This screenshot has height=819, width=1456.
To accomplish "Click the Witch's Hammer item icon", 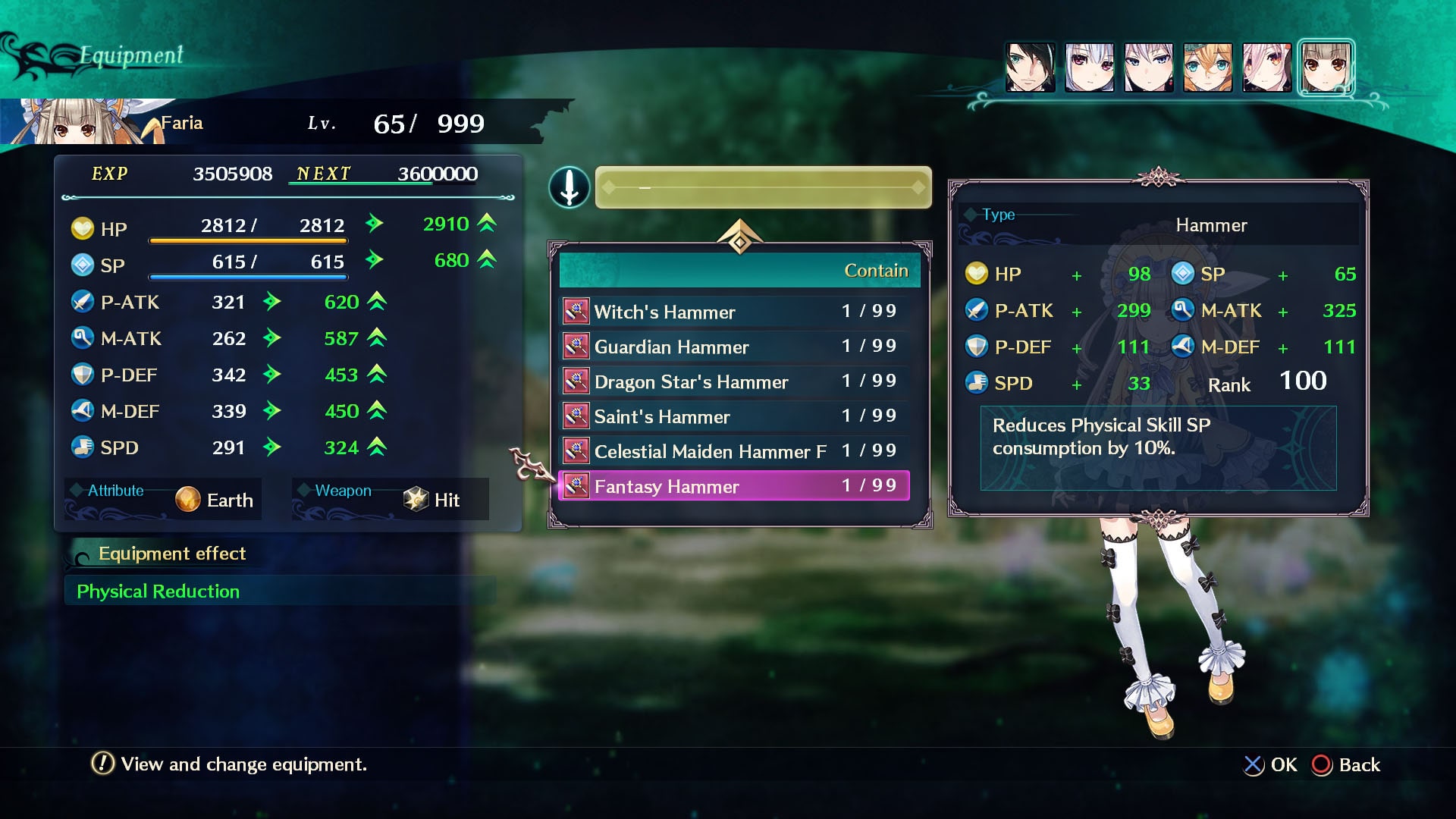I will (x=577, y=311).
